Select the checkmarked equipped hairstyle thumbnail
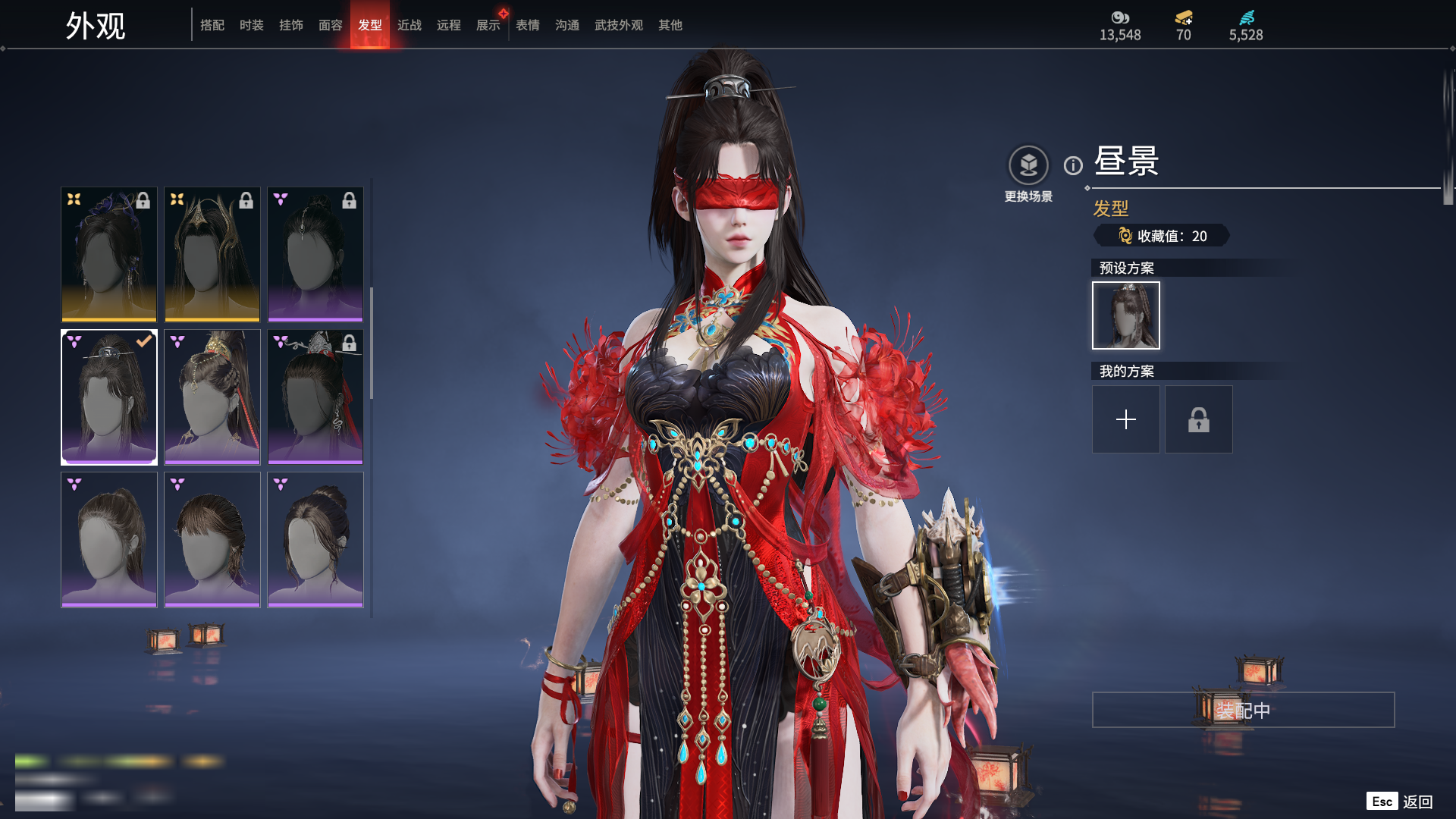 tap(109, 397)
